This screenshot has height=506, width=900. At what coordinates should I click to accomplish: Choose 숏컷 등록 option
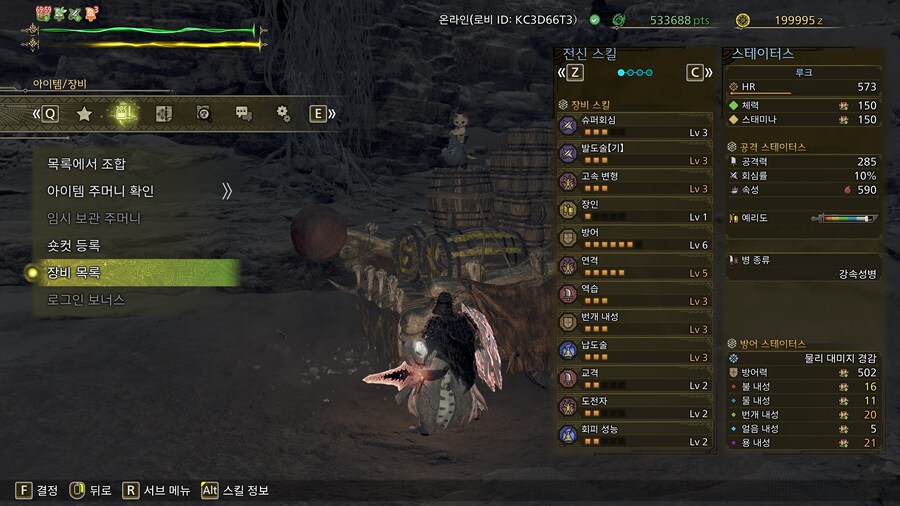74,245
